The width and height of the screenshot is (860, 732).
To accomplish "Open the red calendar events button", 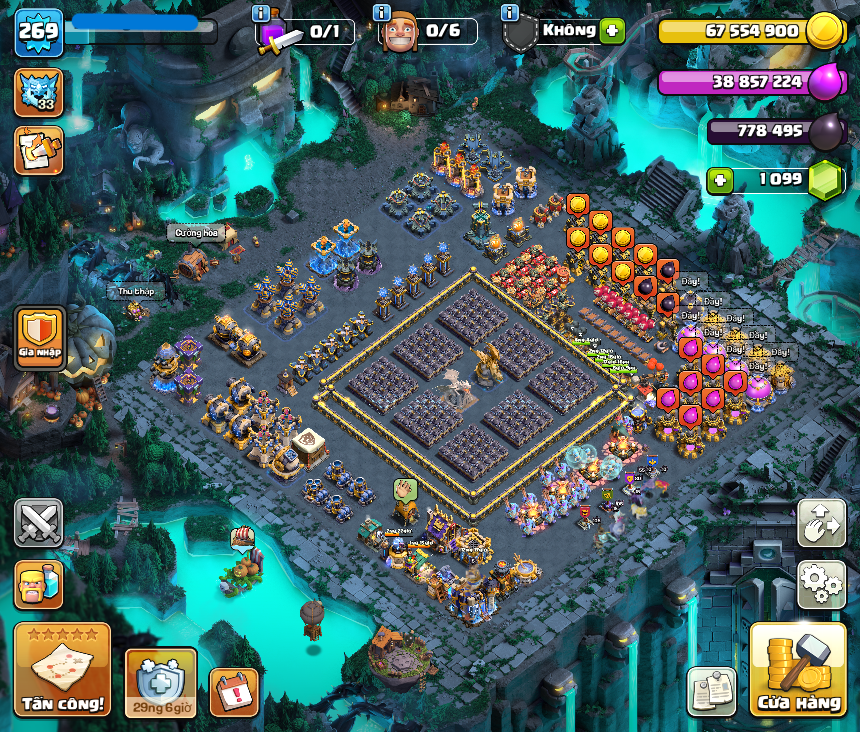I will click(x=234, y=691).
